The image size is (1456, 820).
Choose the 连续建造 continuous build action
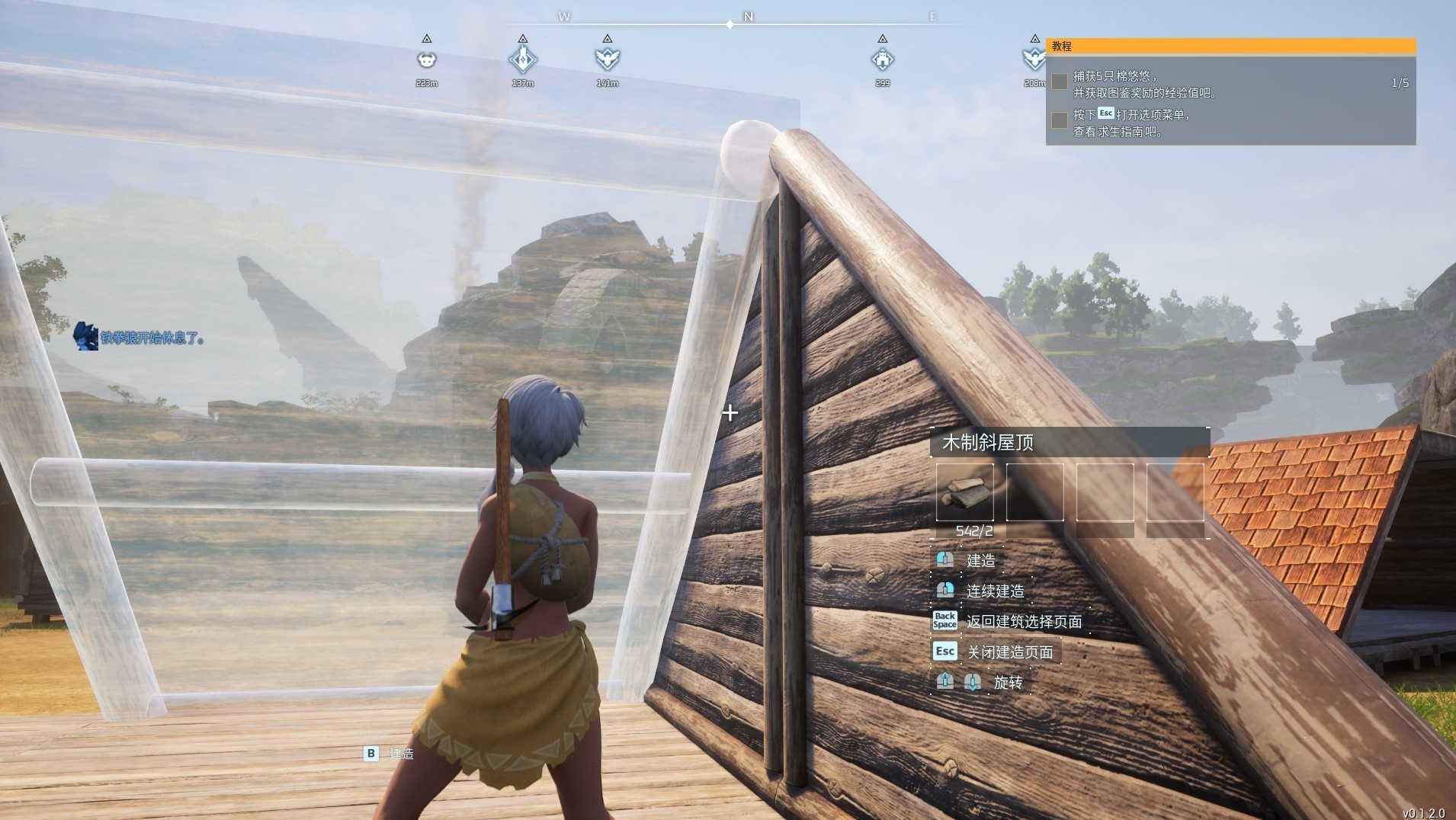point(995,591)
